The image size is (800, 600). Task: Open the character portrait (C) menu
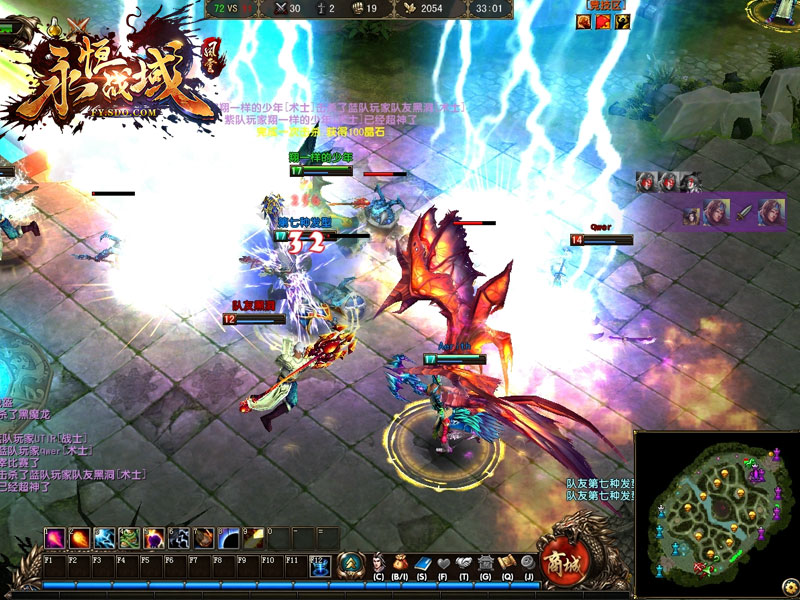click(379, 563)
